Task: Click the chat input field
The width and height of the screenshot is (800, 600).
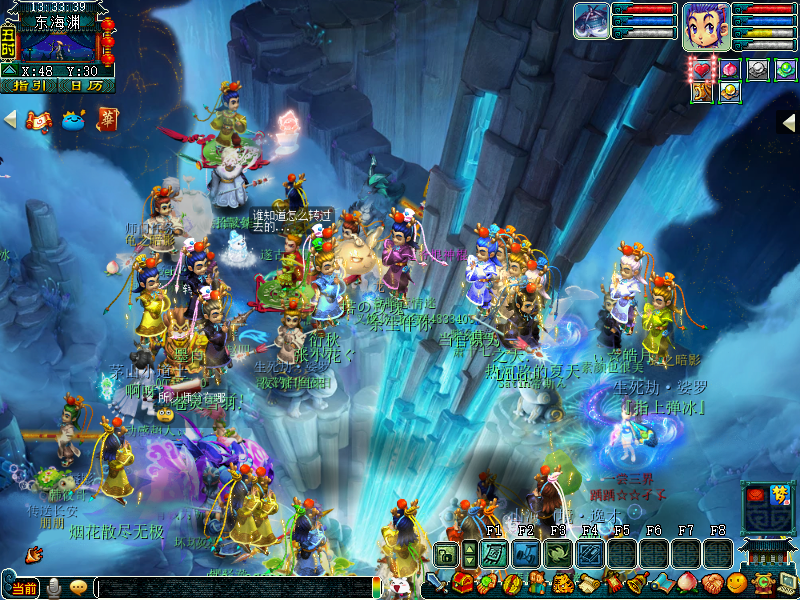Action: point(230,587)
